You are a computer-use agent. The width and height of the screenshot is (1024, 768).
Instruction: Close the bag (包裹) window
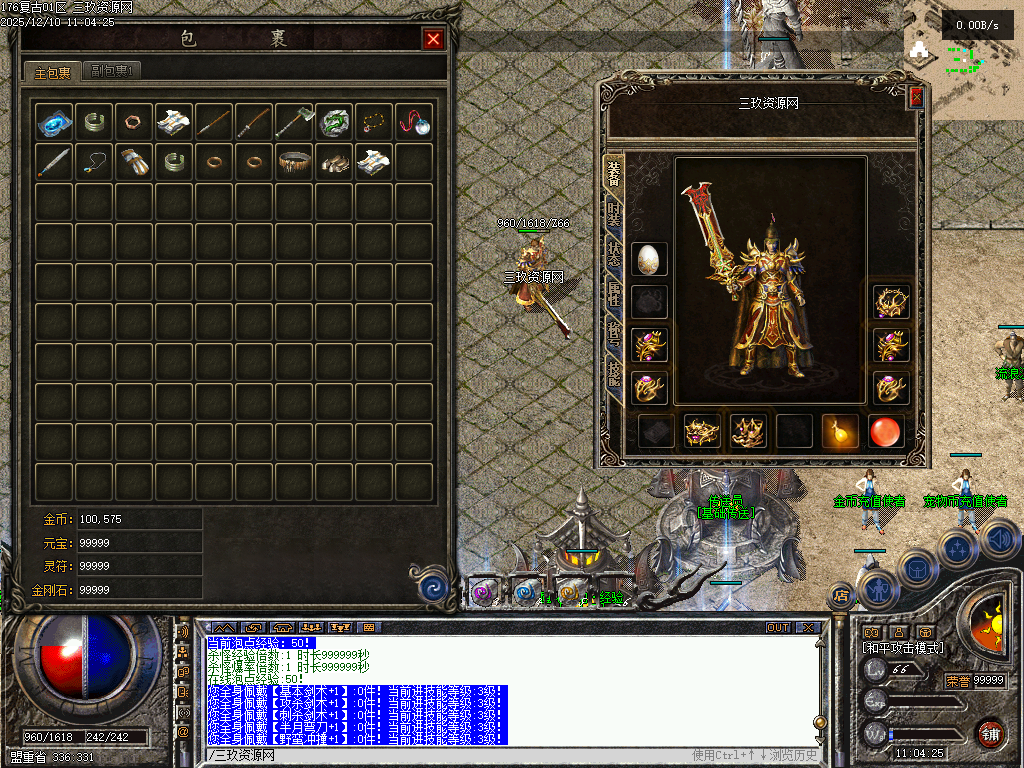pyautogui.click(x=433, y=39)
